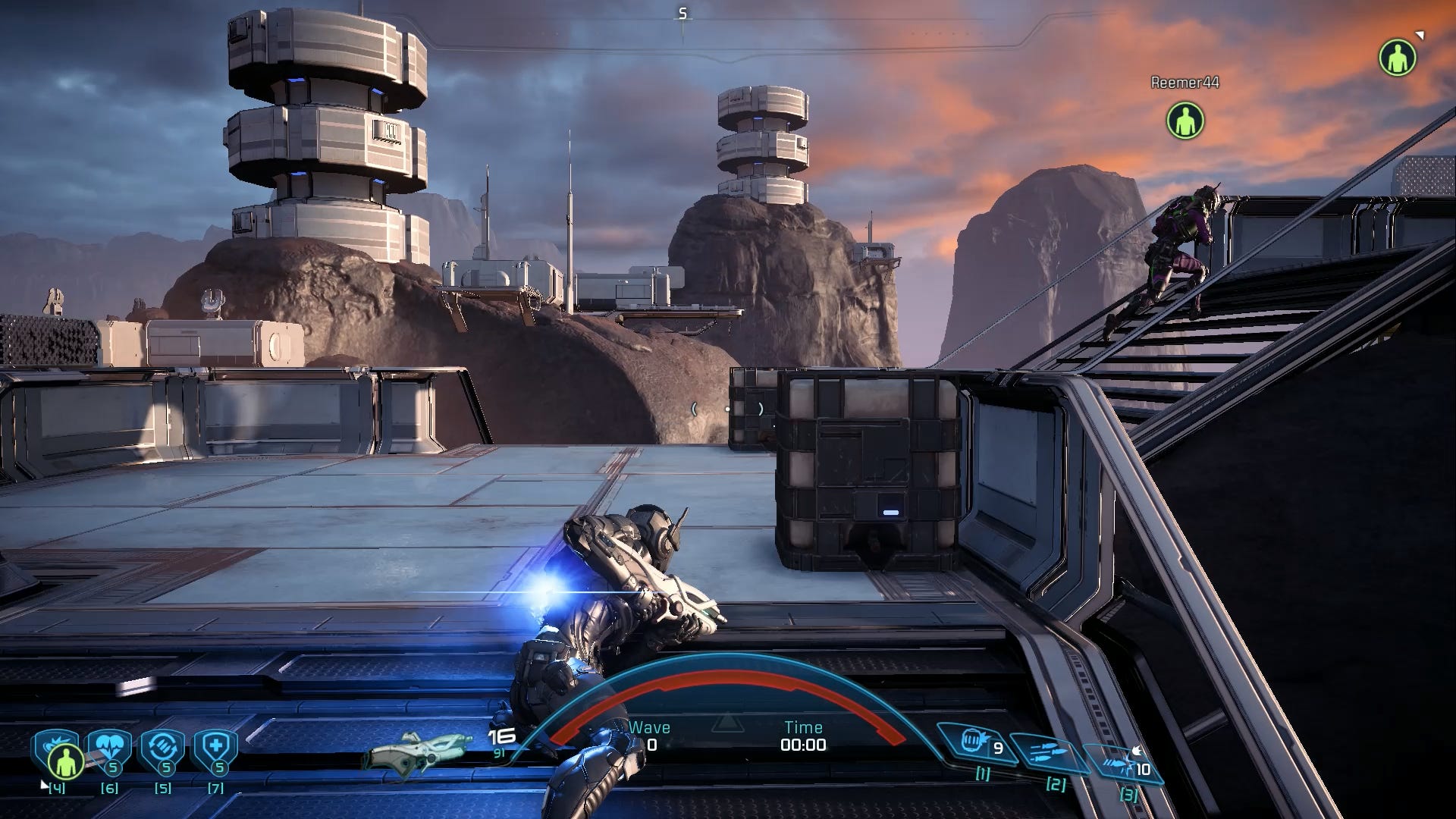This screenshot has width=1456, height=819.
Task: Use the heartbeat revive pack consumable
Action: pyautogui.click(x=109, y=748)
